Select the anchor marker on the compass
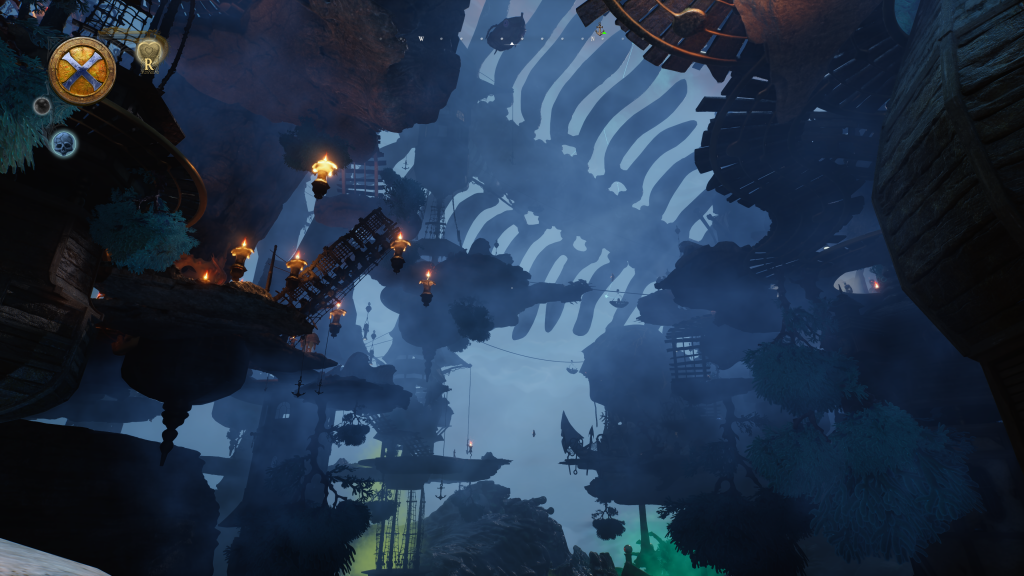Image resolution: width=1024 pixels, height=576 pixels. (599, 31)
